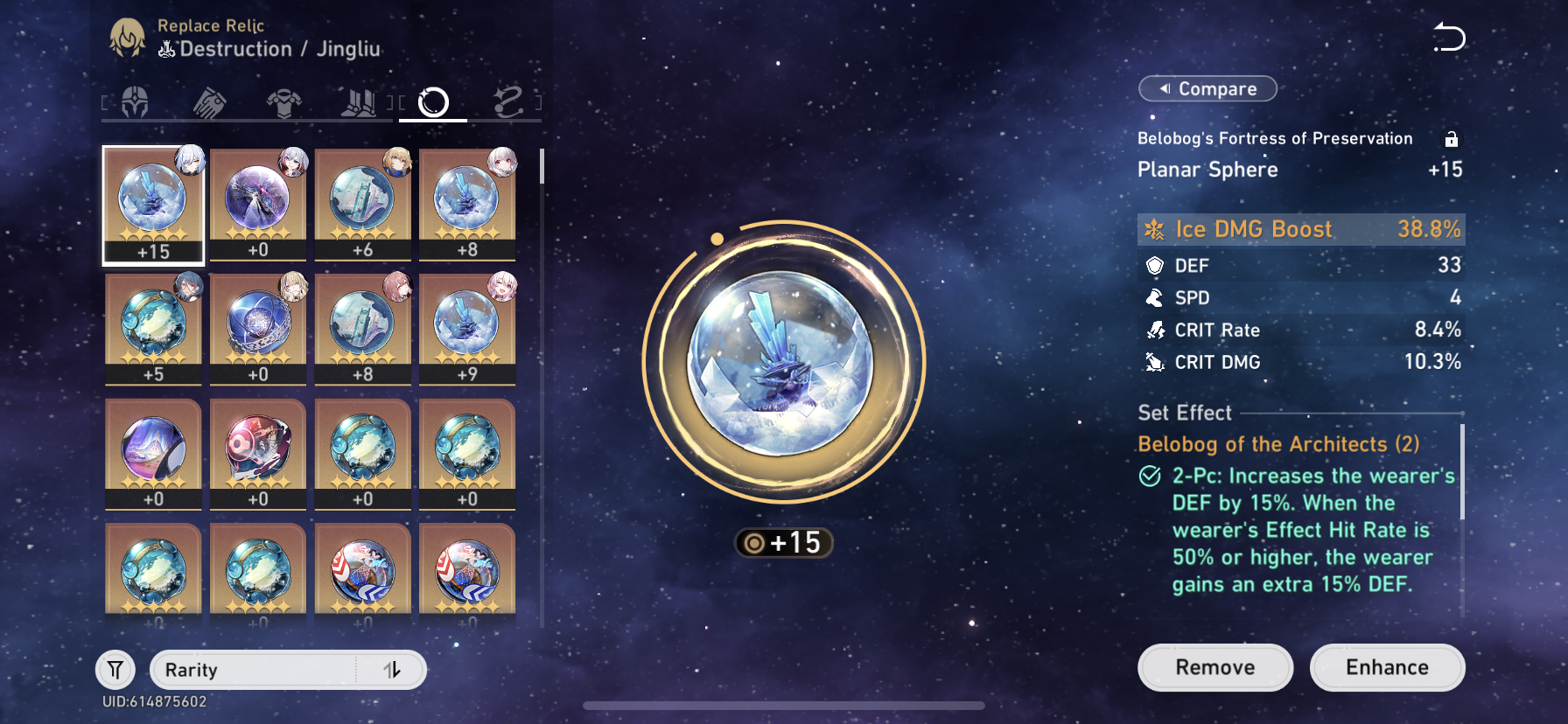
Task: Click the DEF shield icon
Action: coord(1155,265)
